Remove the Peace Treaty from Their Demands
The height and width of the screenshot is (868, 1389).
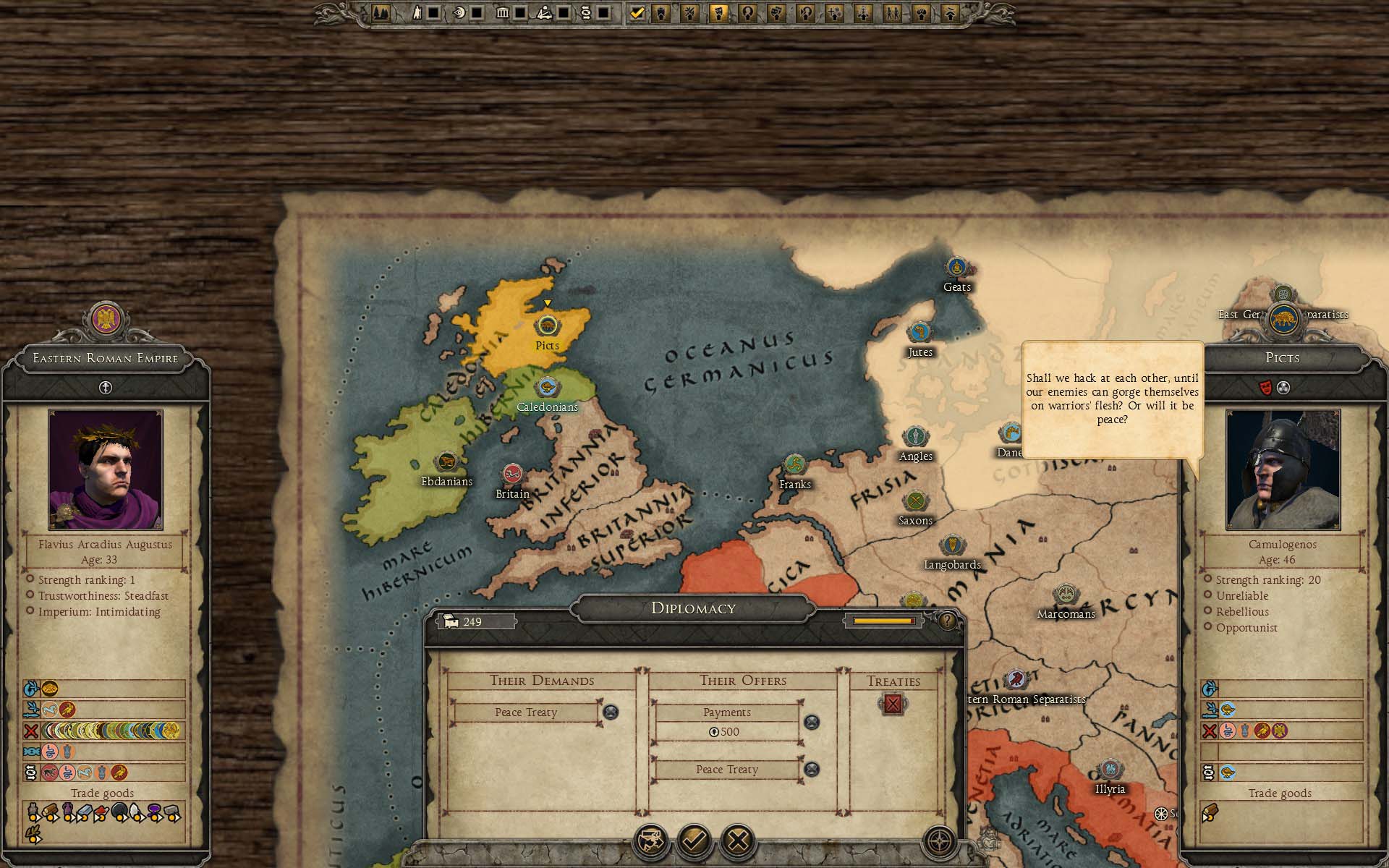pyautogui.click(x=611, y=712)
